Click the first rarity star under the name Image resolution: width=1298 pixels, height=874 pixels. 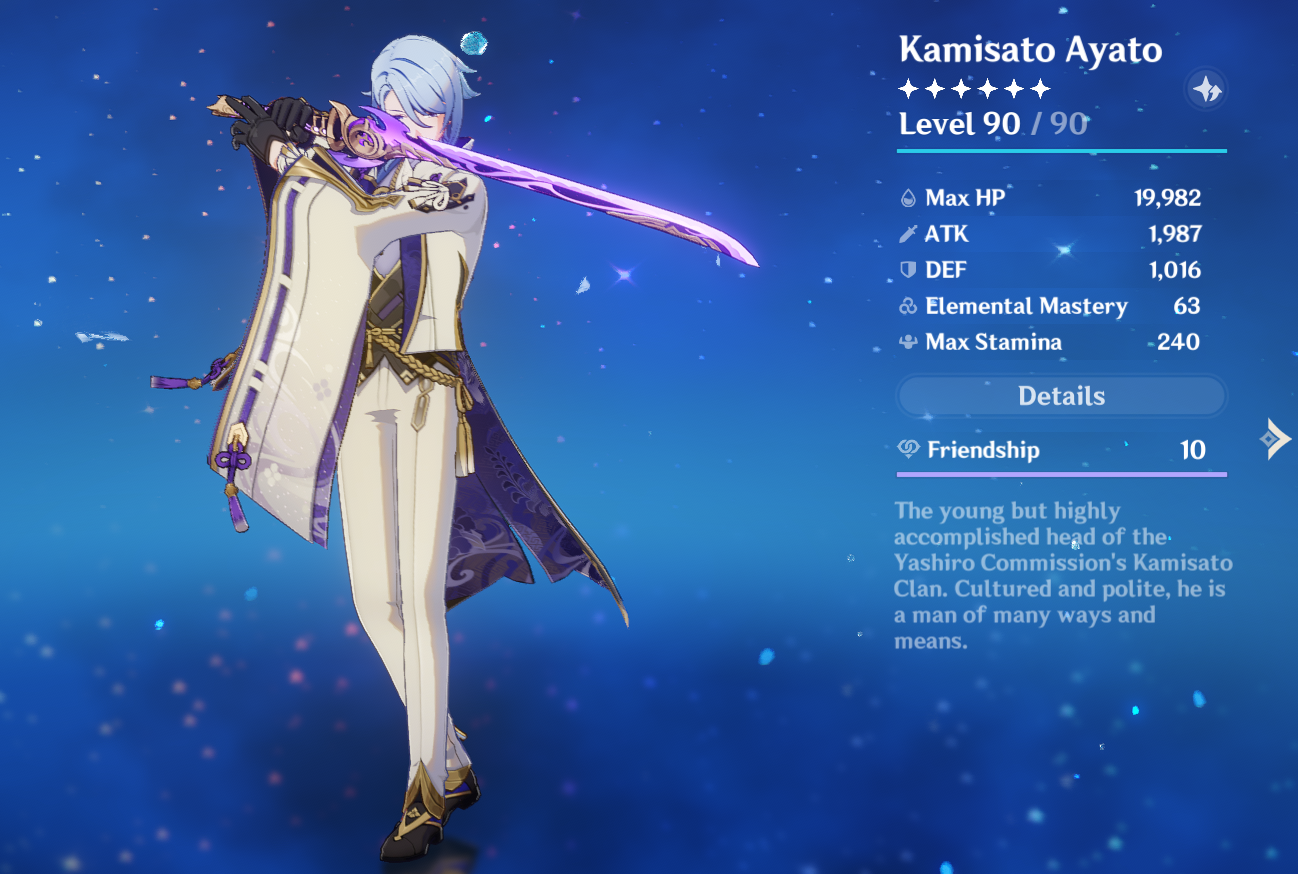(x=907, y=89)
